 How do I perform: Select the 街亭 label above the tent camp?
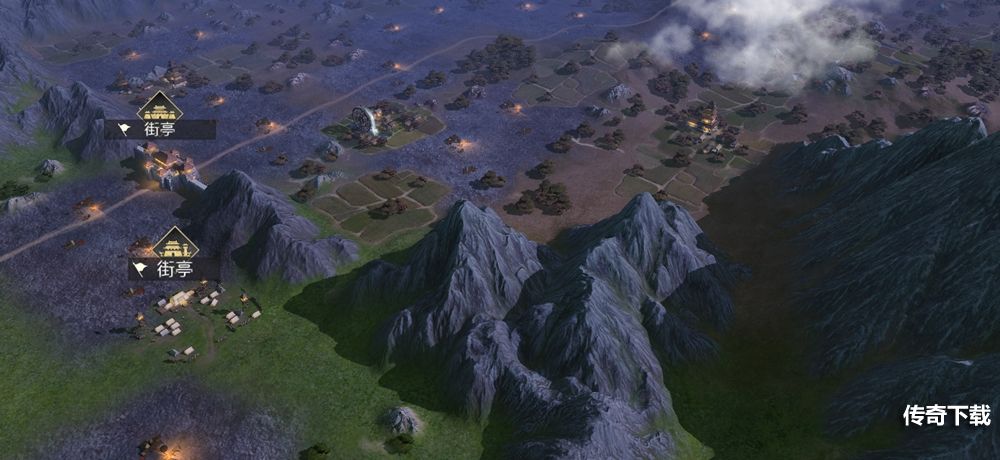tap(163, 268)
